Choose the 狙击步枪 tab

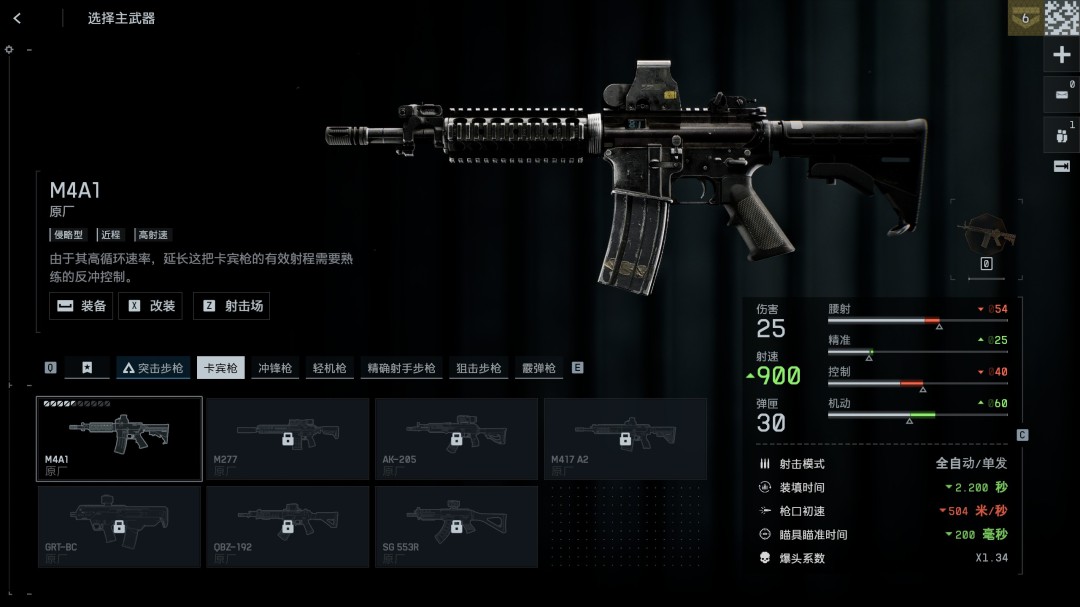tap(478, 368)
